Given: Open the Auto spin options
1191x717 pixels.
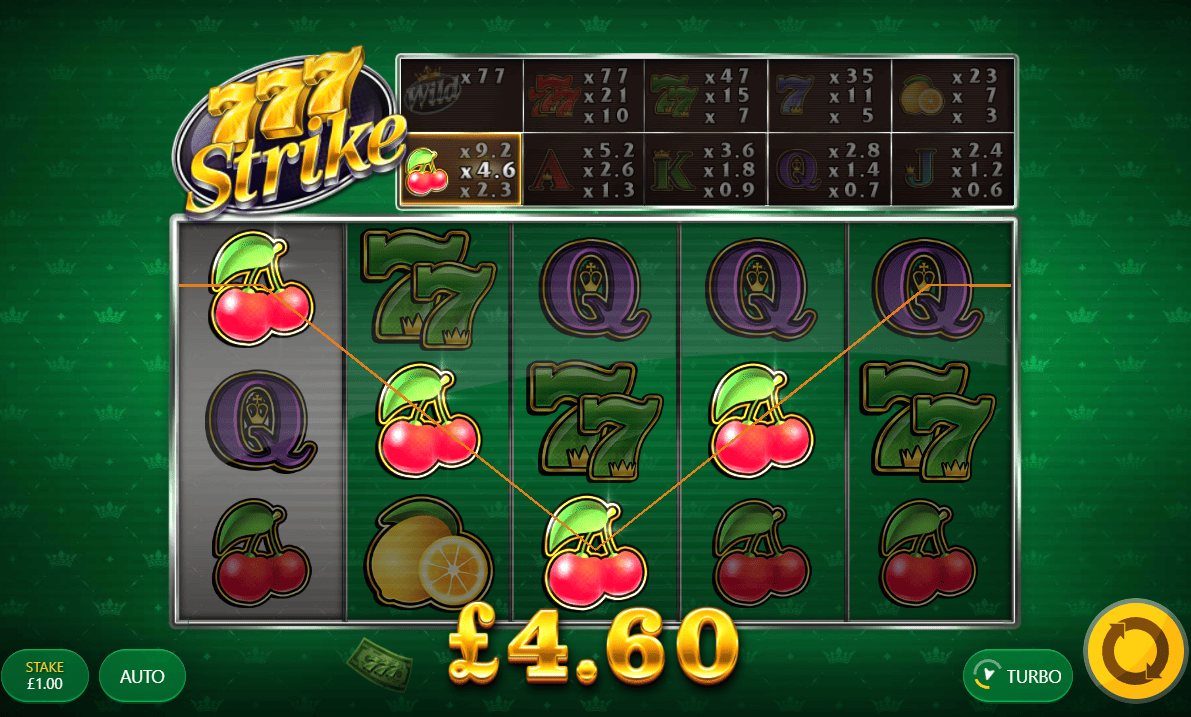Looking at the screenshot, I should [142, 676].
